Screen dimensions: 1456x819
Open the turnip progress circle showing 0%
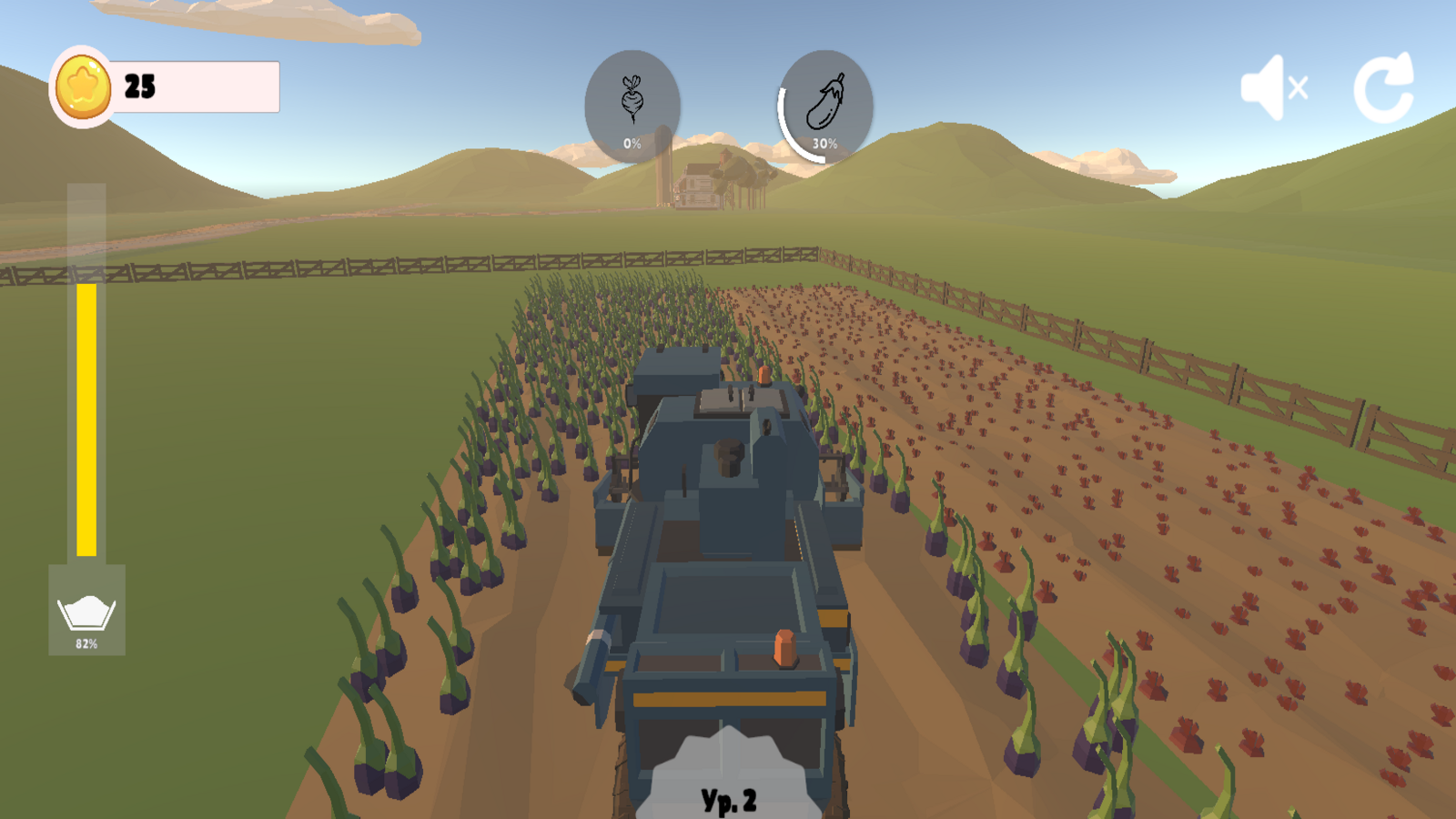[x=632, y=103]
